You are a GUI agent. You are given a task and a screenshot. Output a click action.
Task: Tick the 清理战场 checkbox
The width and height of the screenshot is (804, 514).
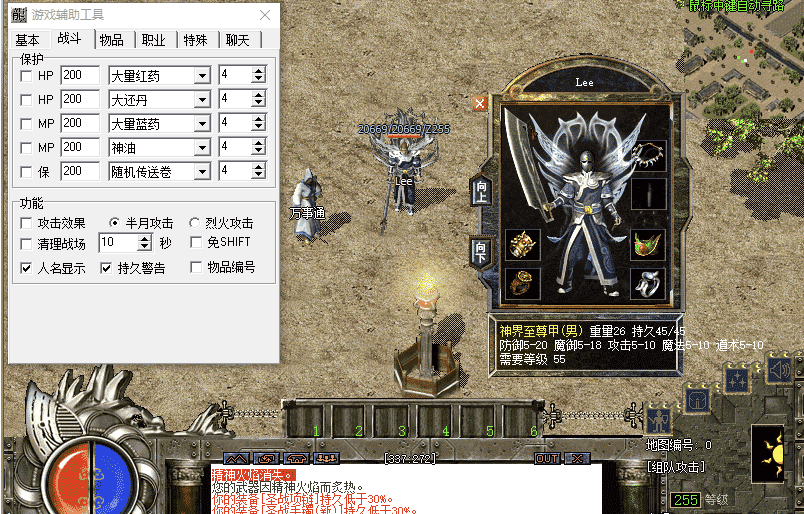click(x=26, y=243)
